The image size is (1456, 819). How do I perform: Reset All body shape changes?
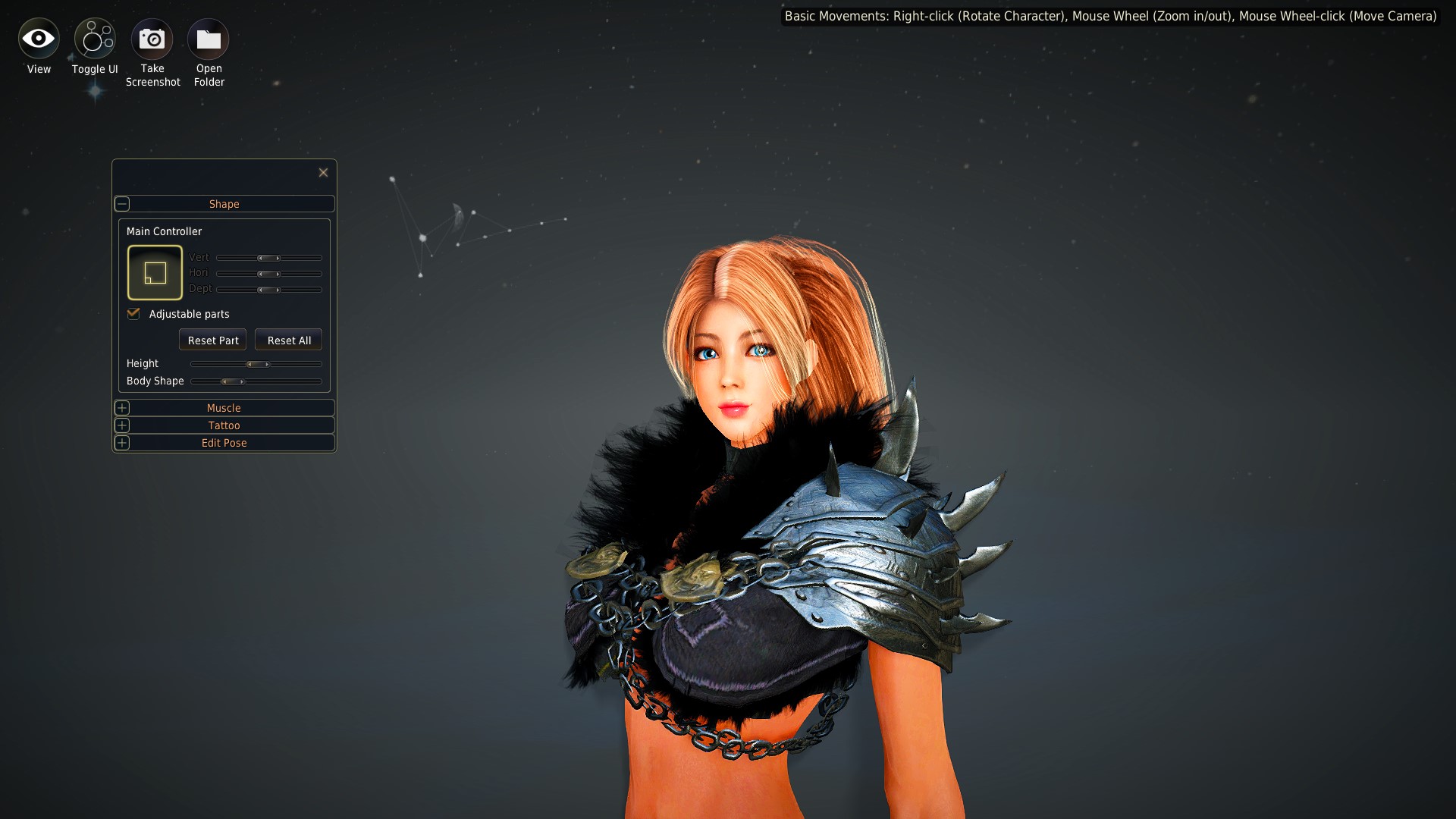click(289, 340)
